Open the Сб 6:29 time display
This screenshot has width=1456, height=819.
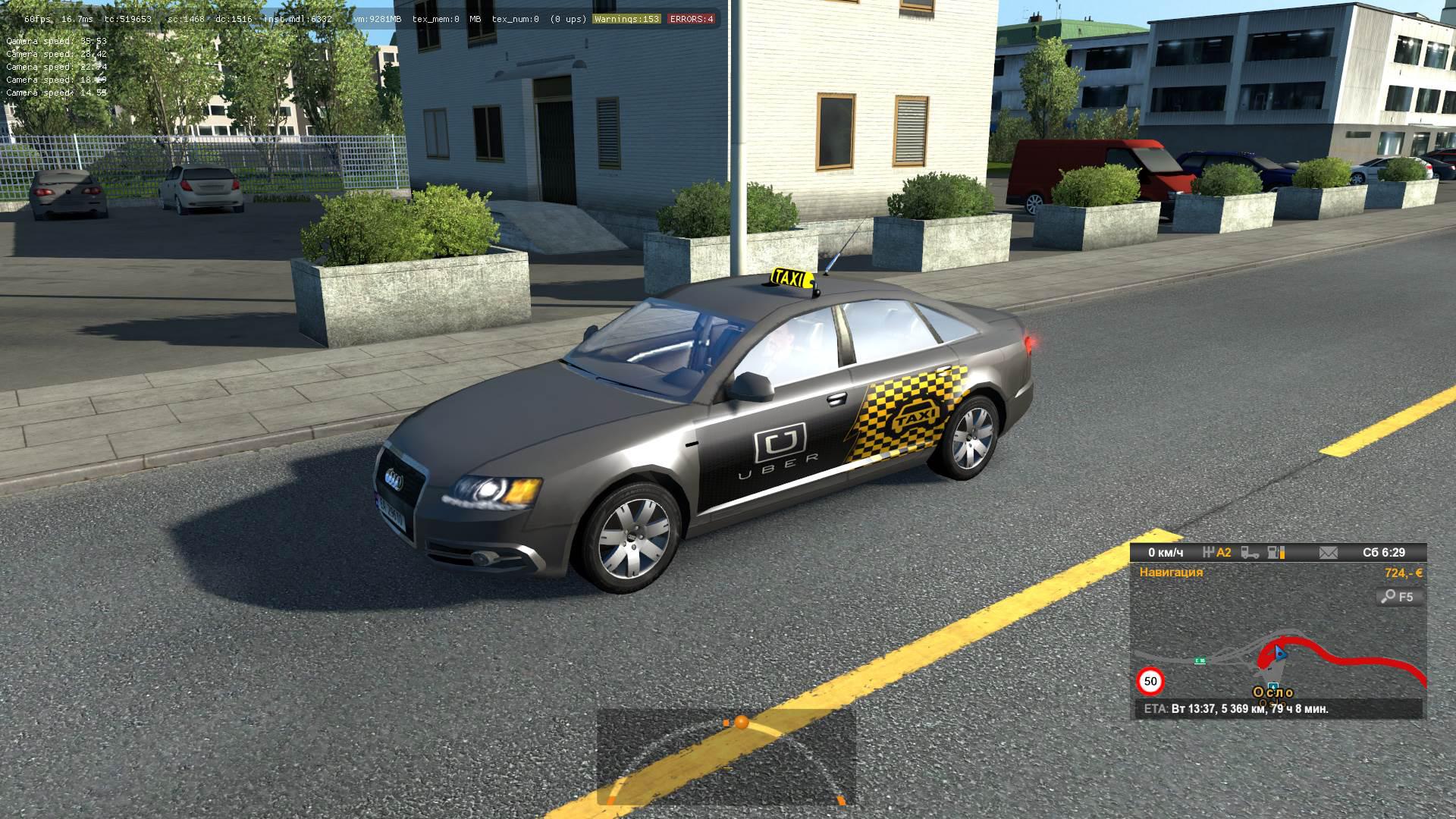click(1384, 554)
